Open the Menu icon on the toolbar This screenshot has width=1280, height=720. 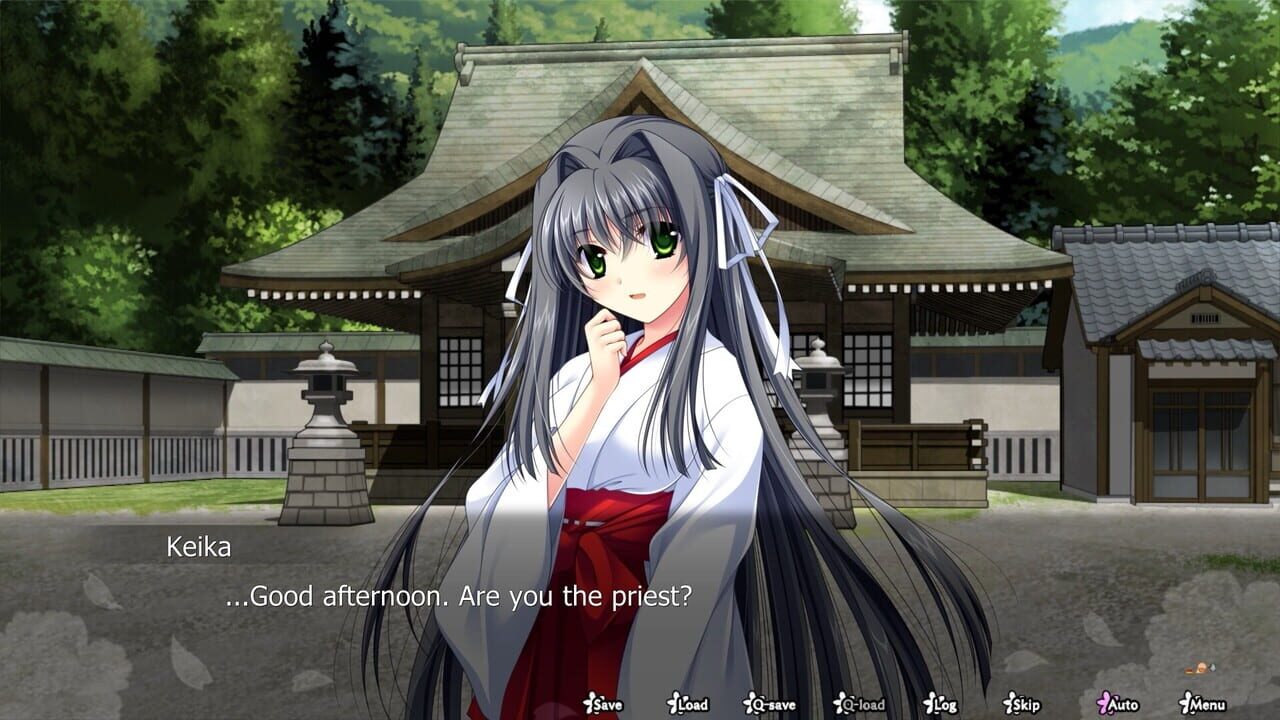[1184, 704]
